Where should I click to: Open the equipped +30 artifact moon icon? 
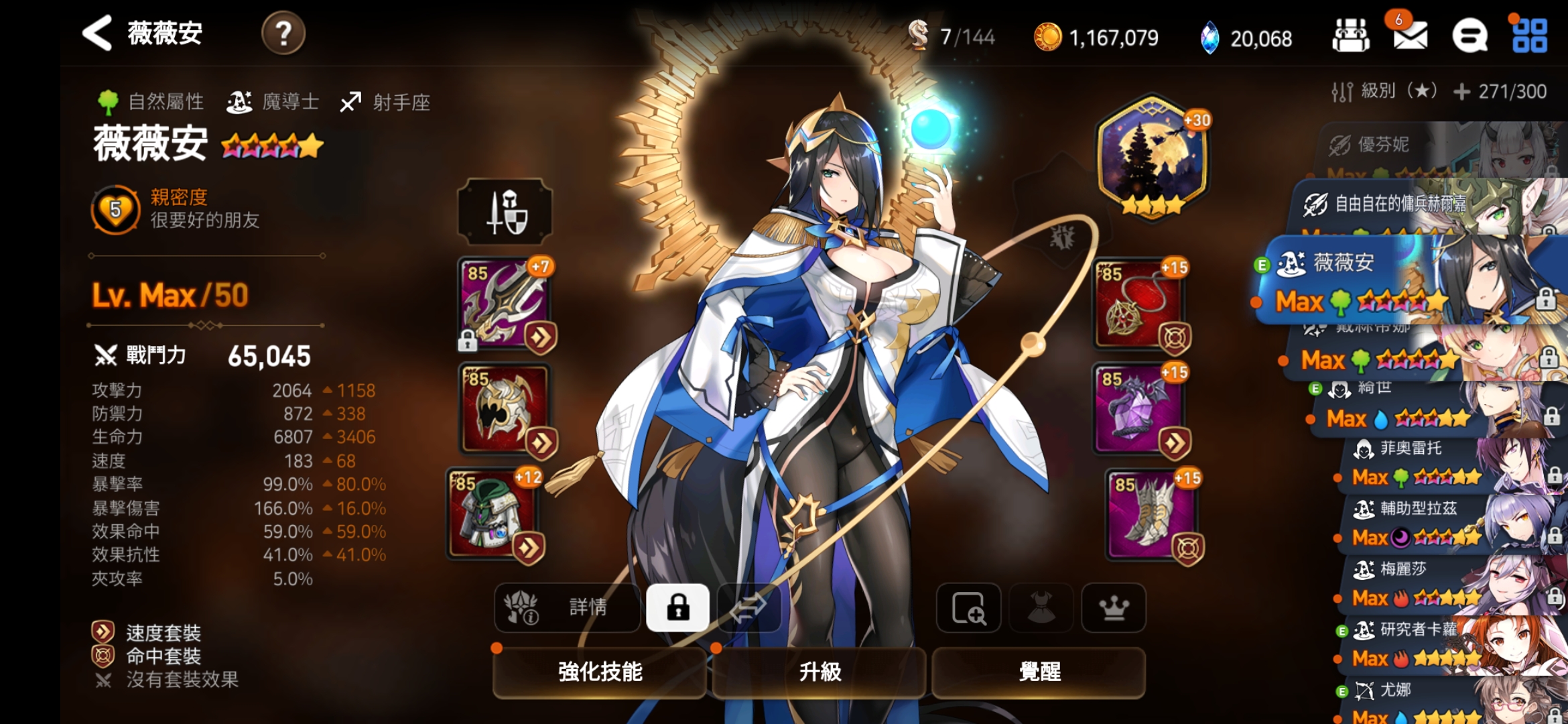pos(1153,156)
